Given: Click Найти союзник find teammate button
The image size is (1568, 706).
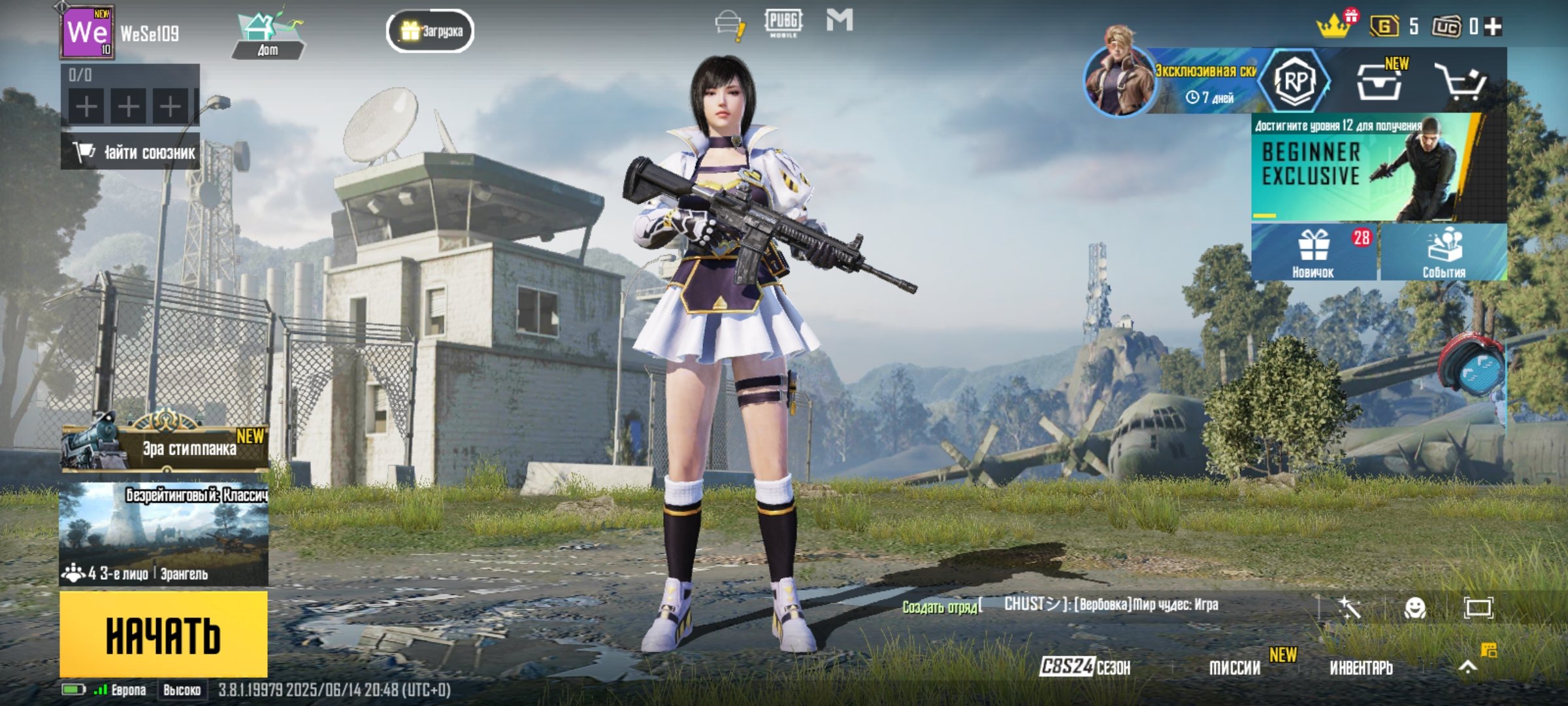Looking at the screenshot, I should click(x=131, y=152).
